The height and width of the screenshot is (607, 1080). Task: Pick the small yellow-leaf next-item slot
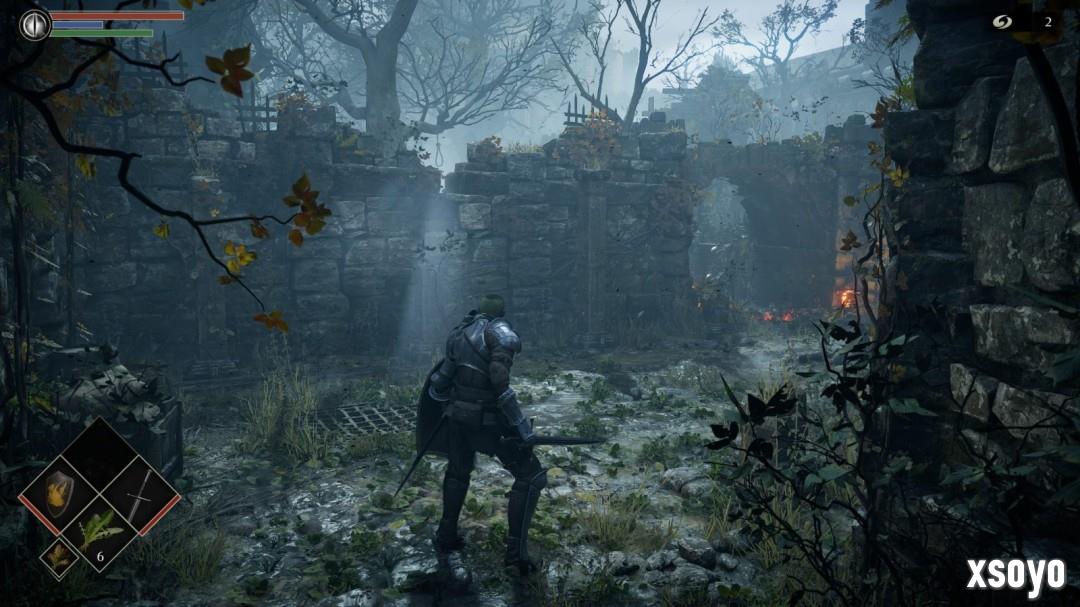pyautogui.click(x=58, y=558)
